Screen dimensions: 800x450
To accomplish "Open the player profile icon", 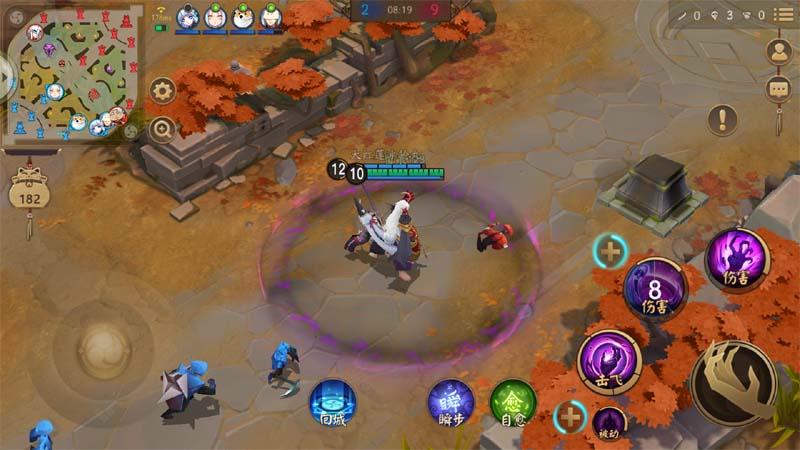I will (x=777, y=51).
